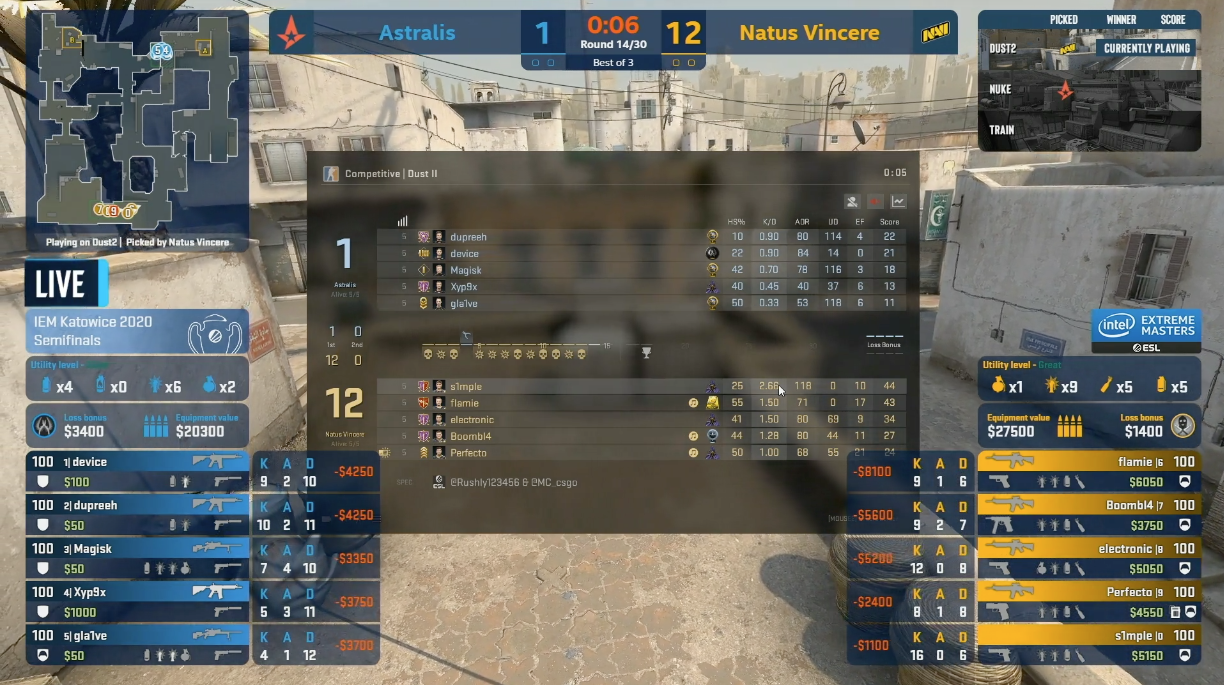Click the K/D column header

[x=768, y=222]
